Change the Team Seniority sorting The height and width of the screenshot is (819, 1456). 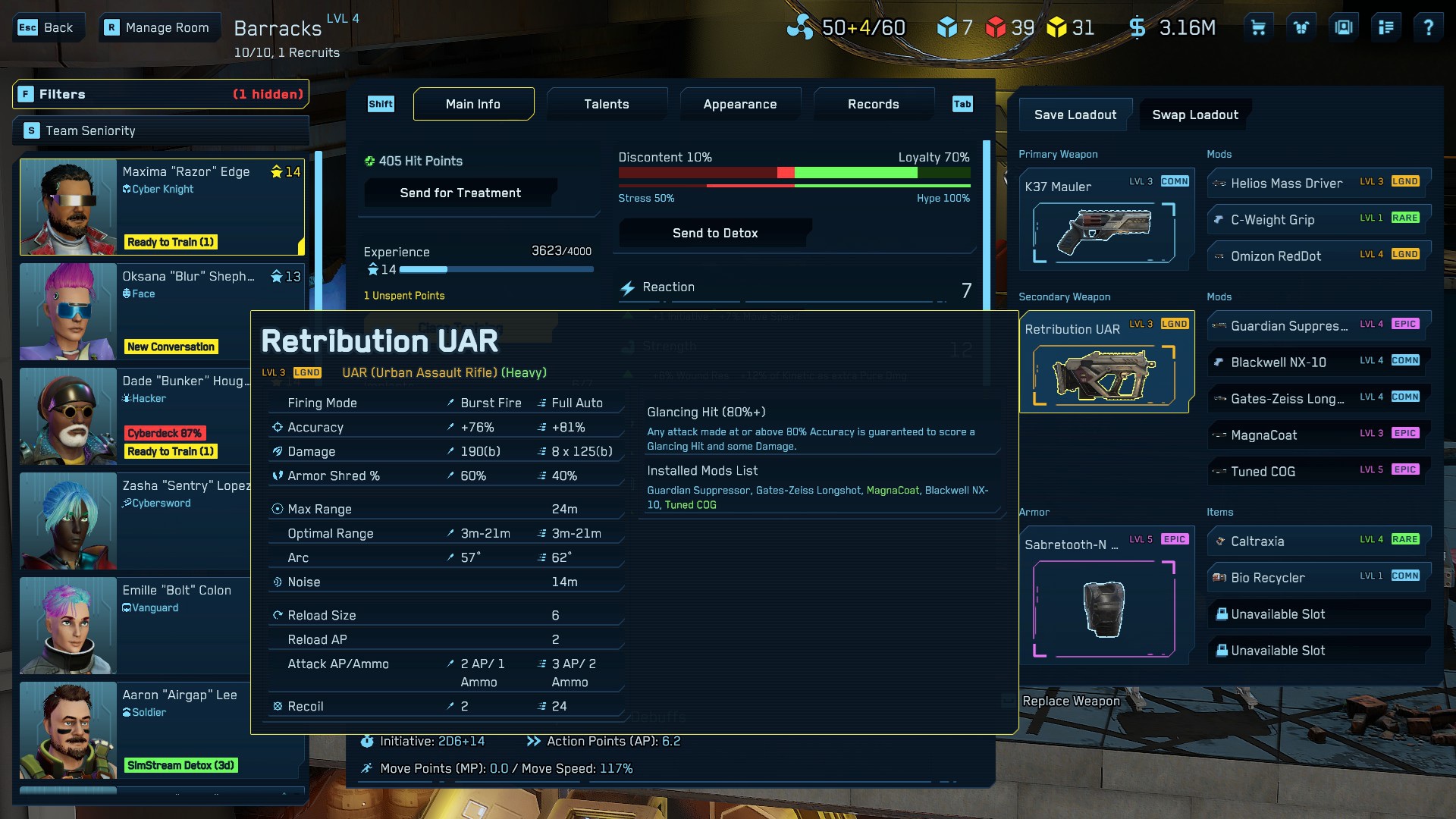tap(161, 130)
